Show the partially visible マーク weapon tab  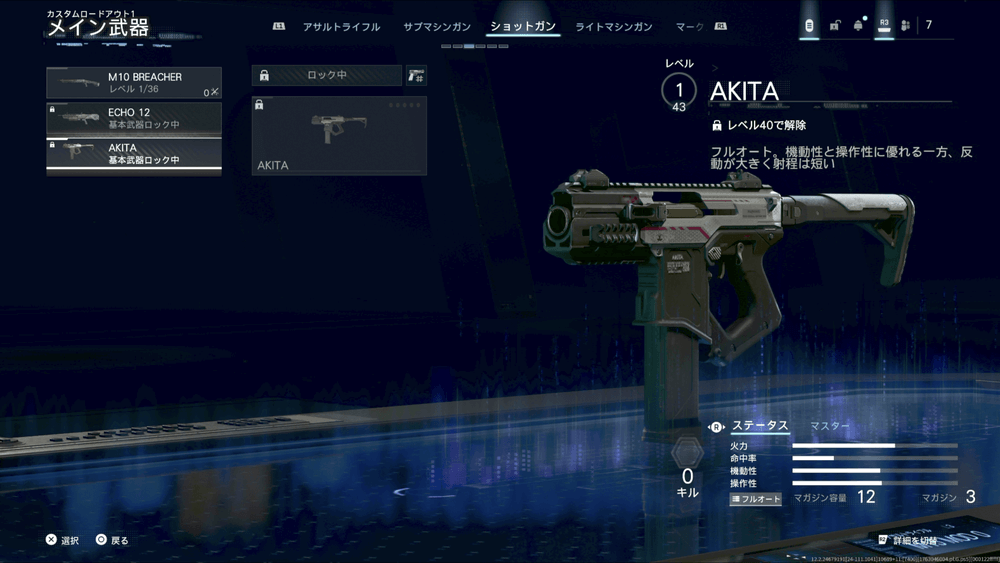[690, 27]
